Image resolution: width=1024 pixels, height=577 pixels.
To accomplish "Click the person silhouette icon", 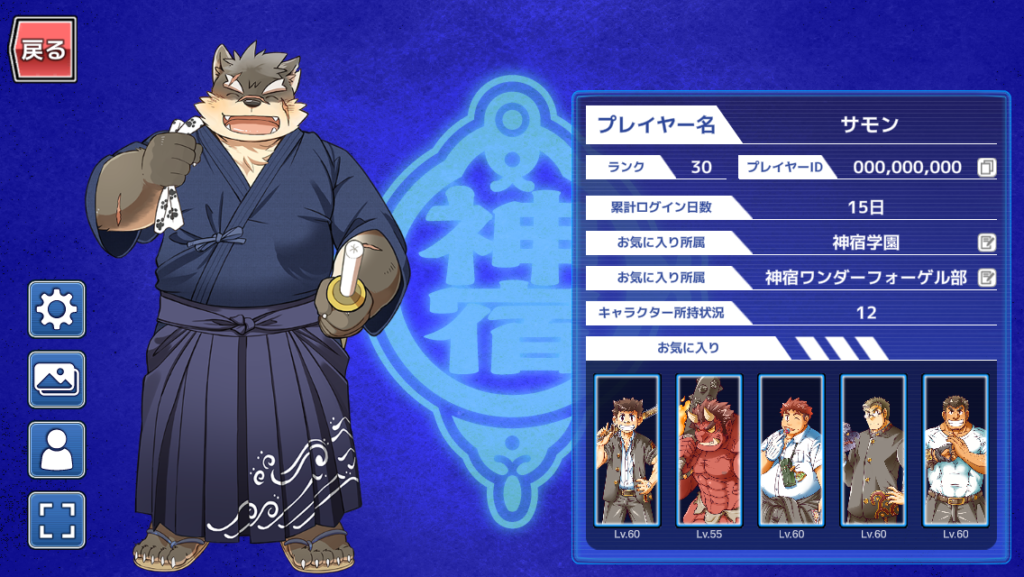I will pyautogui.click(x=57, y=450).
